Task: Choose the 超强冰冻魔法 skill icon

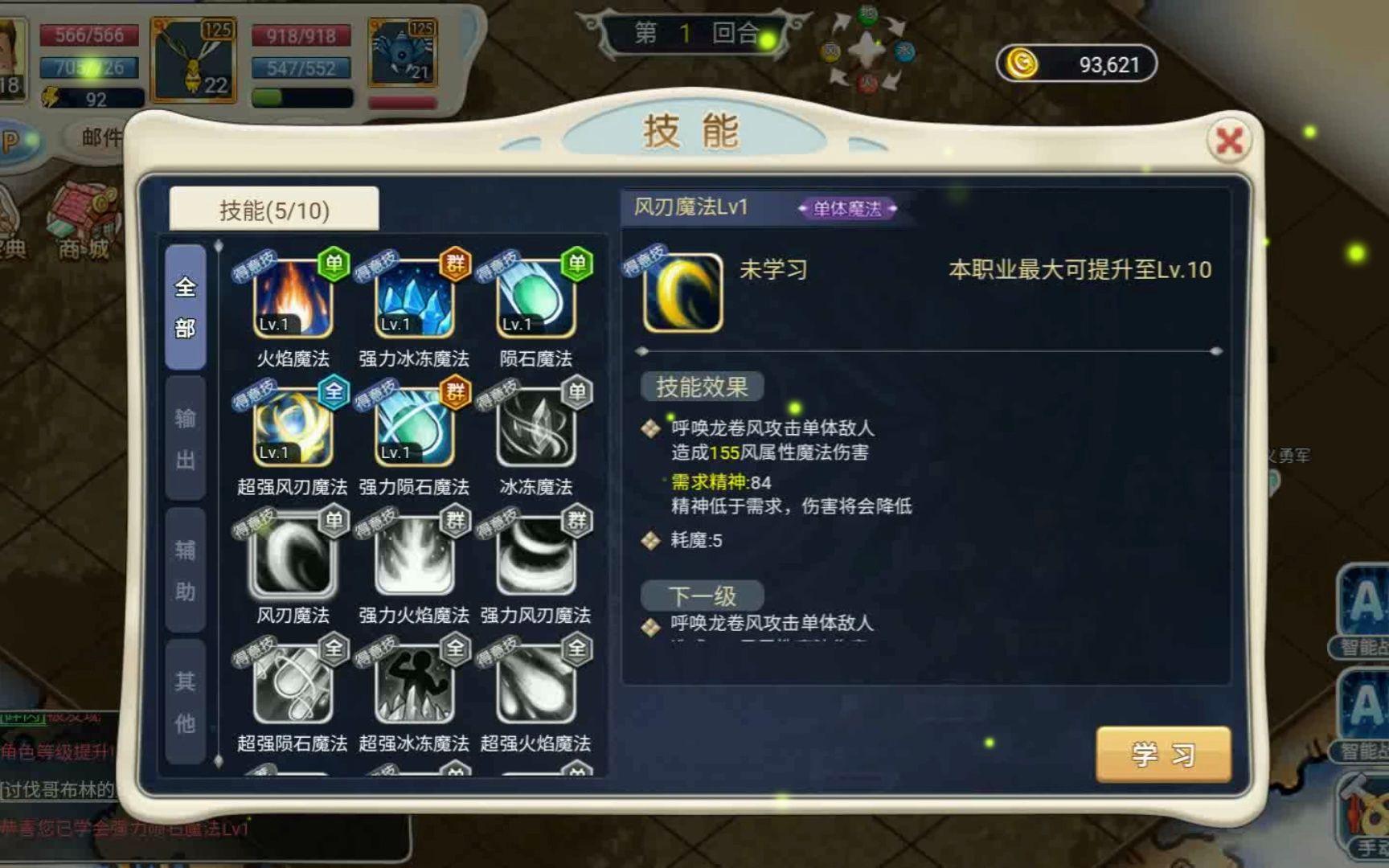Action: point(414,685)
